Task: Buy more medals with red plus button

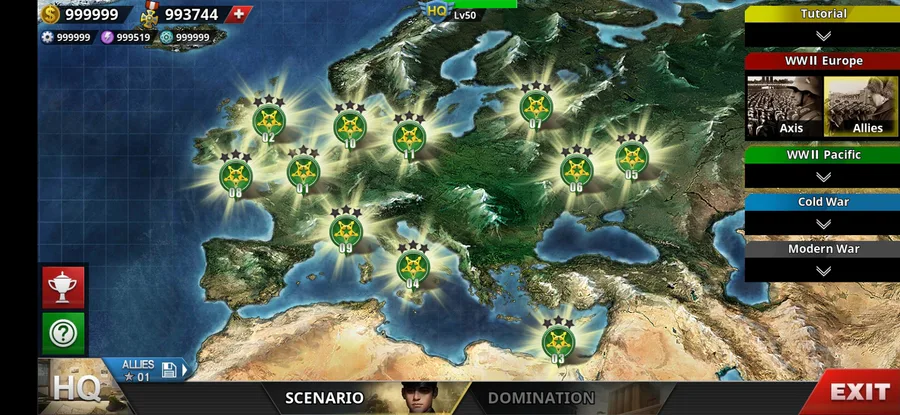Action: click(237, 14)
